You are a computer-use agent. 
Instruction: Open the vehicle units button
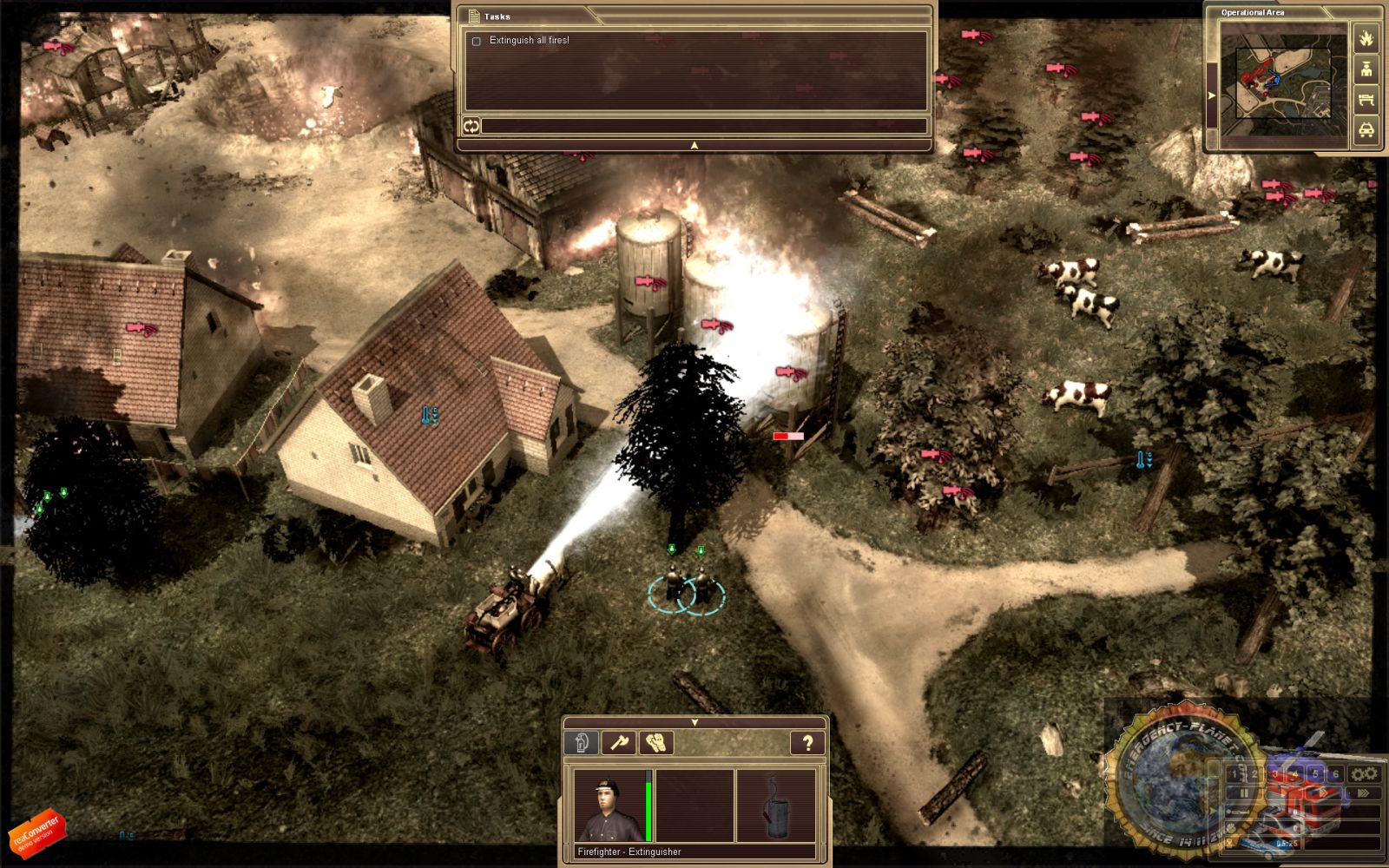pos(1366,130)
